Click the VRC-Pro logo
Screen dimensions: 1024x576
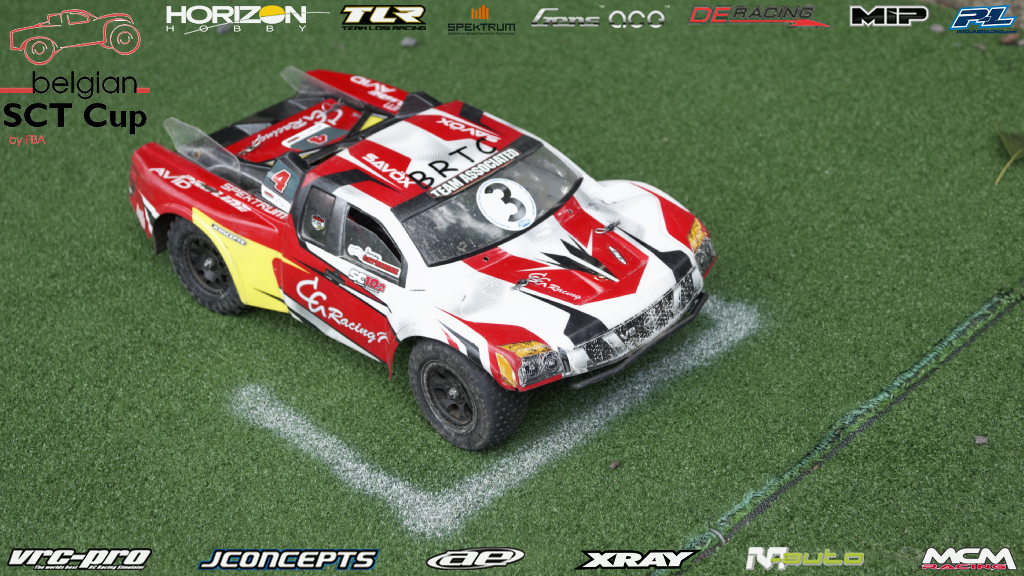tap(78, 558)
